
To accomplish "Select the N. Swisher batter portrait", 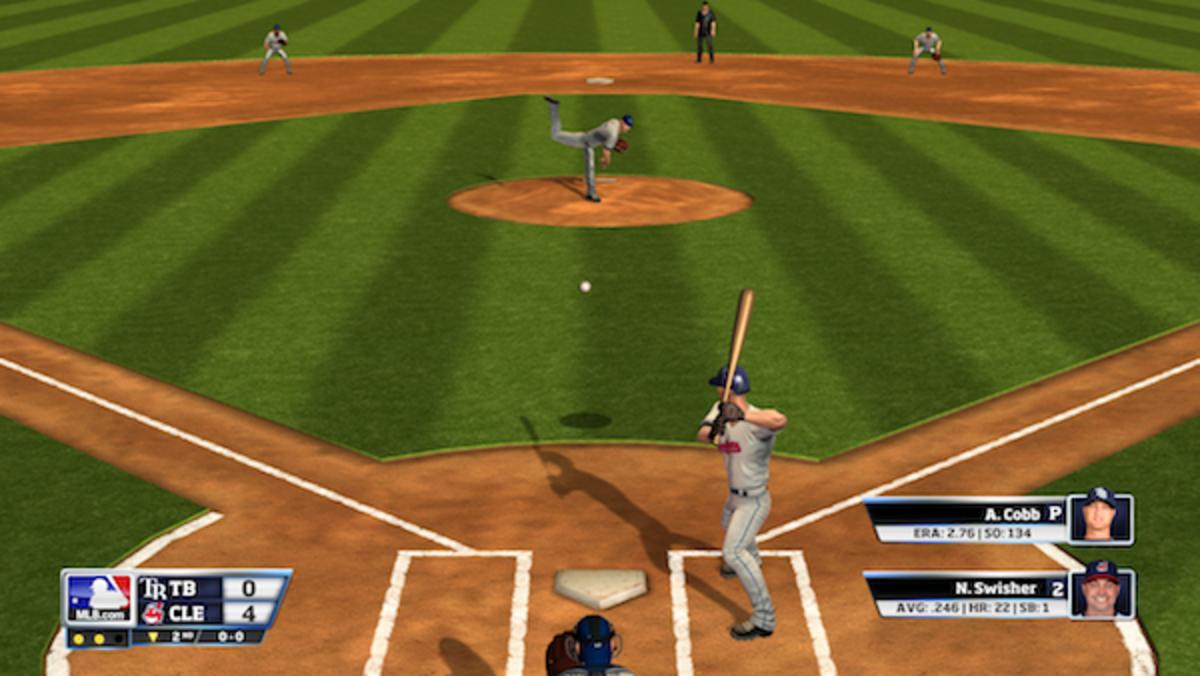I will [1102, 592].
